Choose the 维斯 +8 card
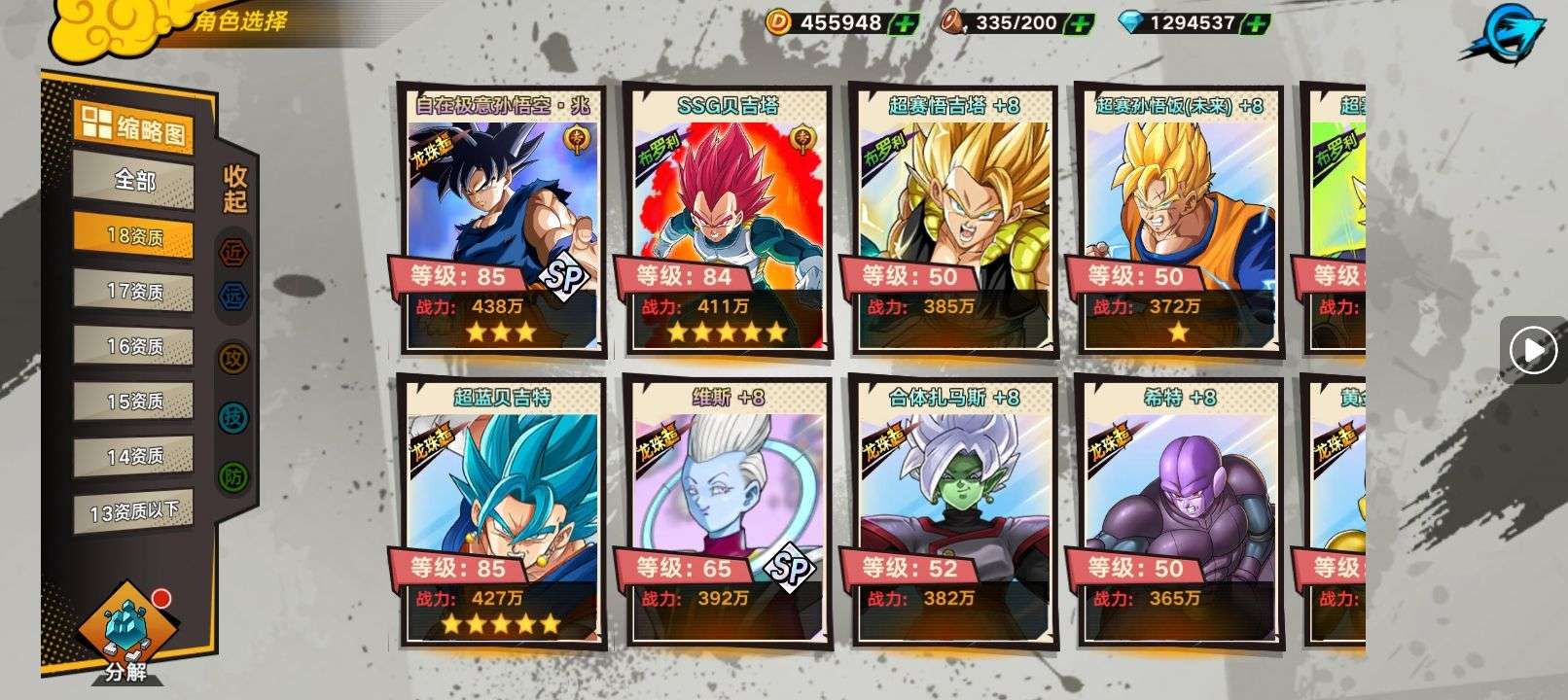The height and width of the screenshot is (700, 1568). point(728,513)
